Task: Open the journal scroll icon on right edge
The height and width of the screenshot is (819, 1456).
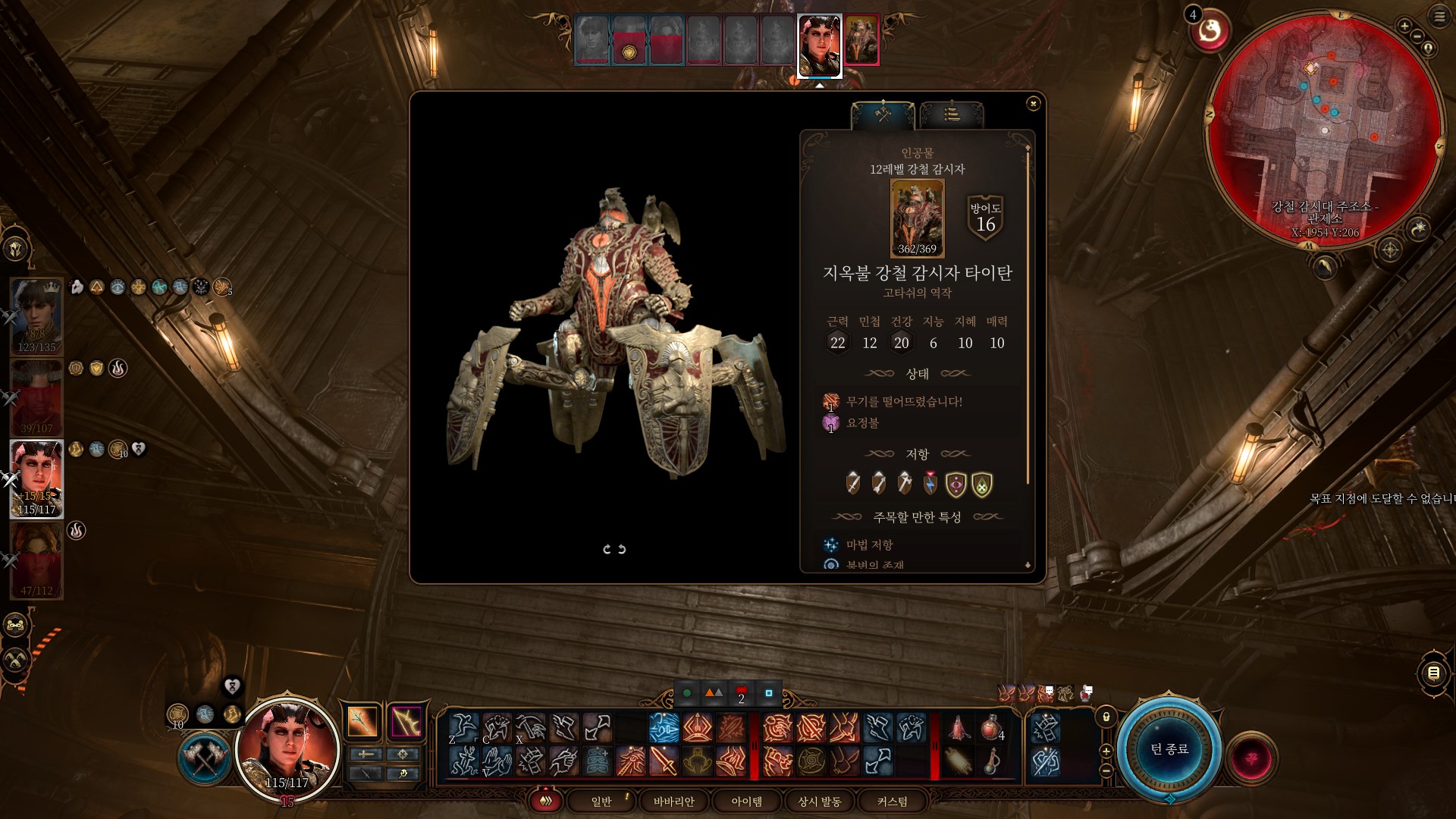Action: [1433, 673]
